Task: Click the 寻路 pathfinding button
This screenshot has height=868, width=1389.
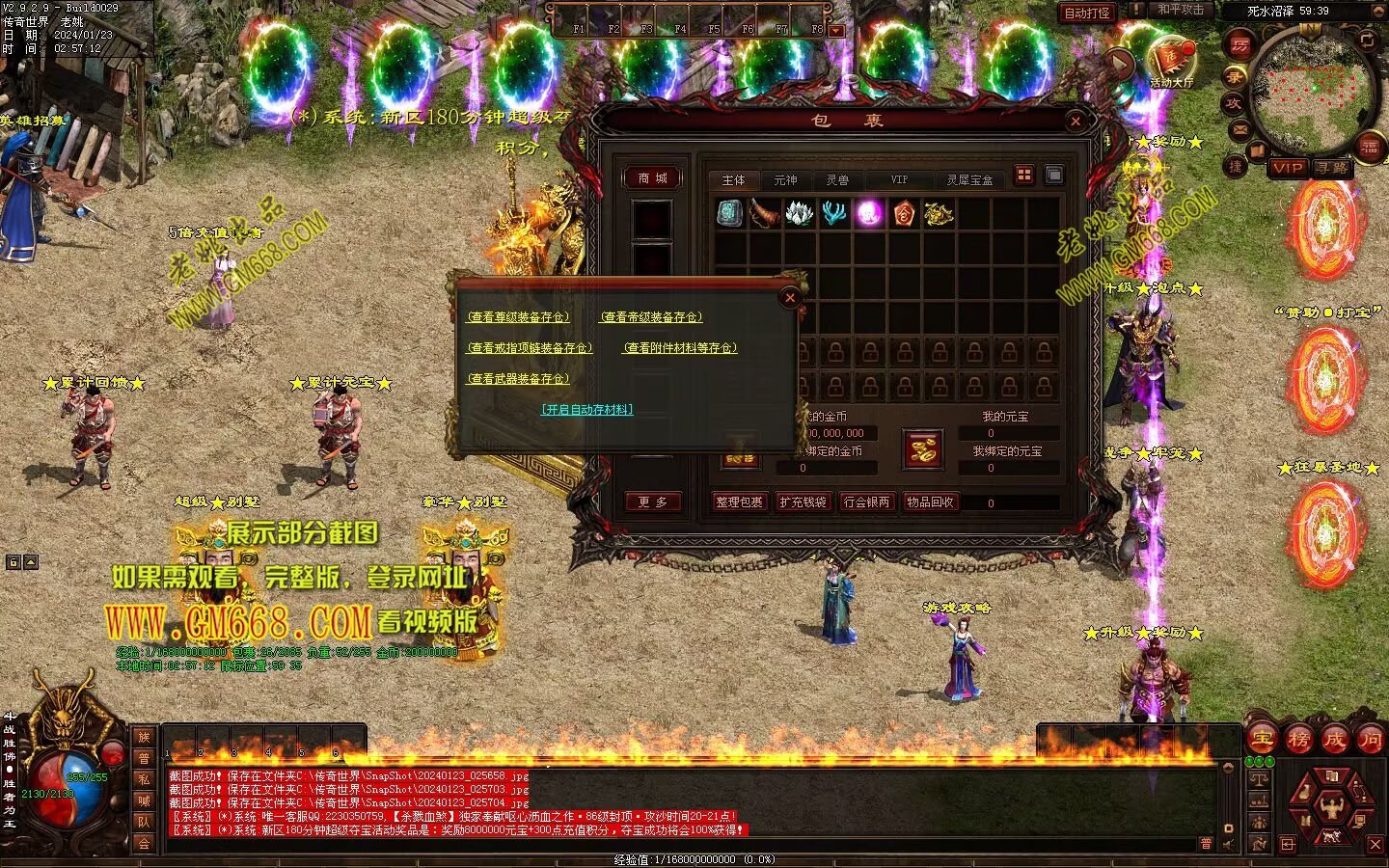Action: 1332,168
